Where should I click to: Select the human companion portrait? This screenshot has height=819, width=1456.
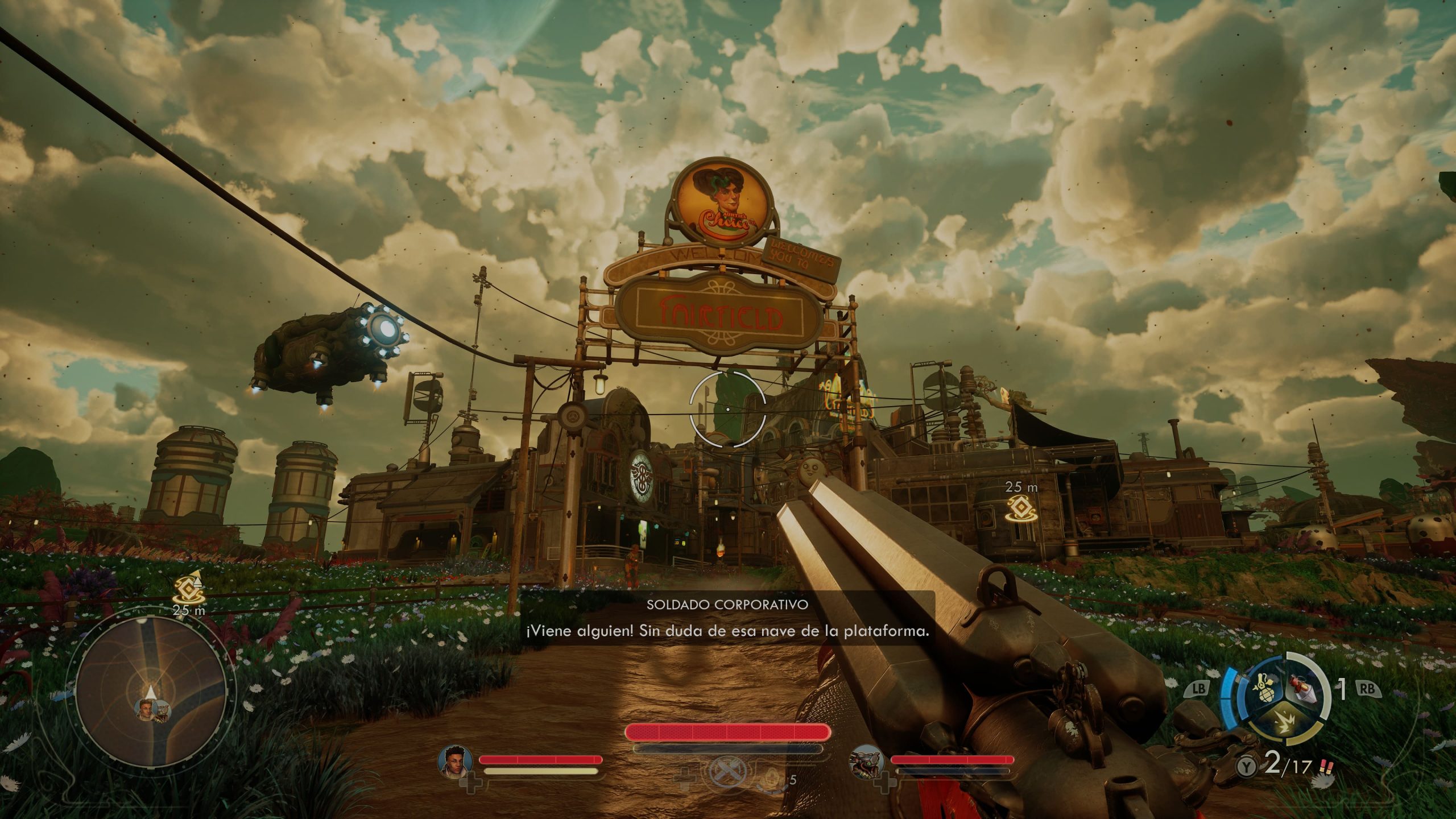coord(456,760)
